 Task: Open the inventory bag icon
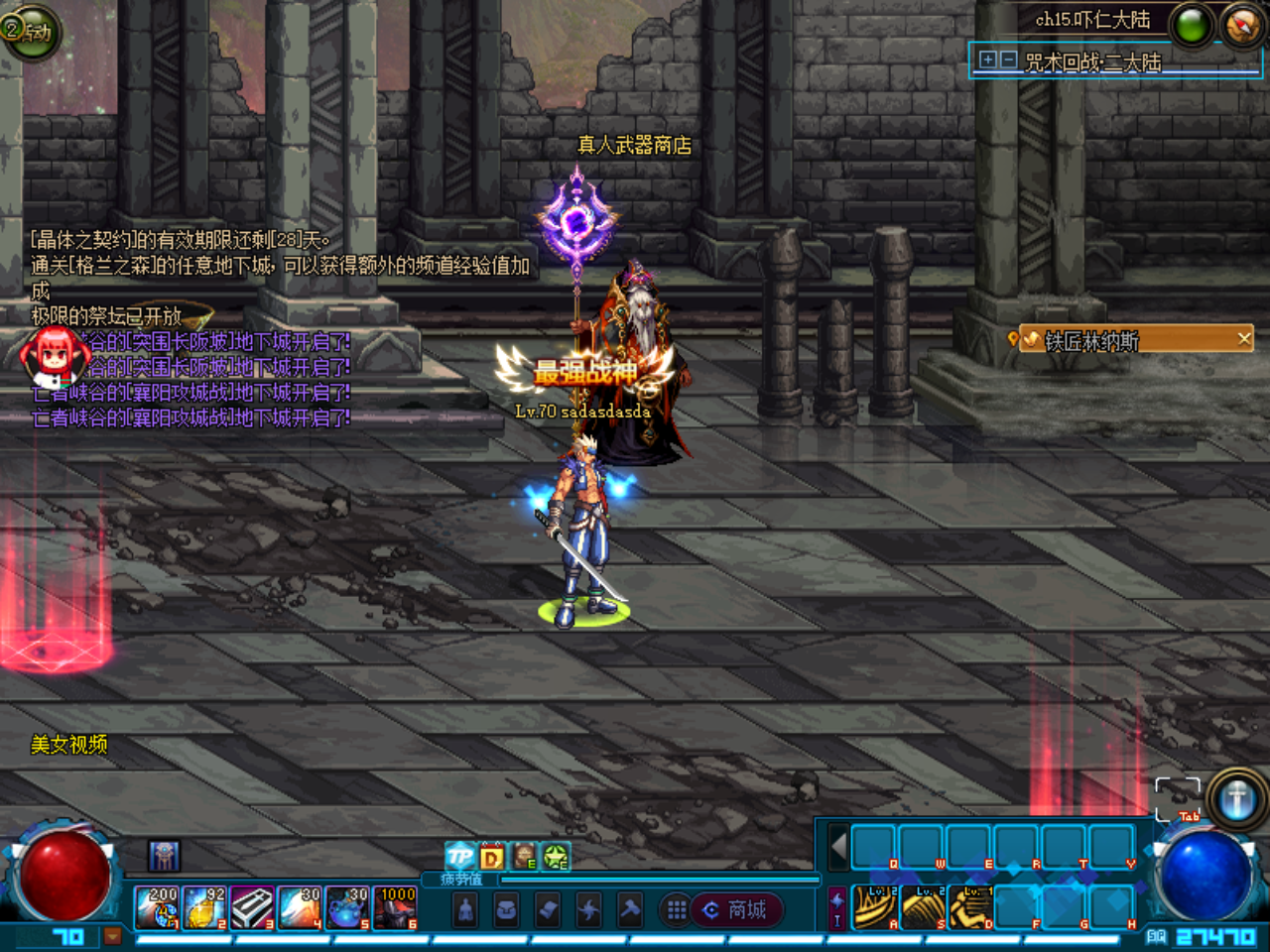pyautogui.click(x=508, y=910)
